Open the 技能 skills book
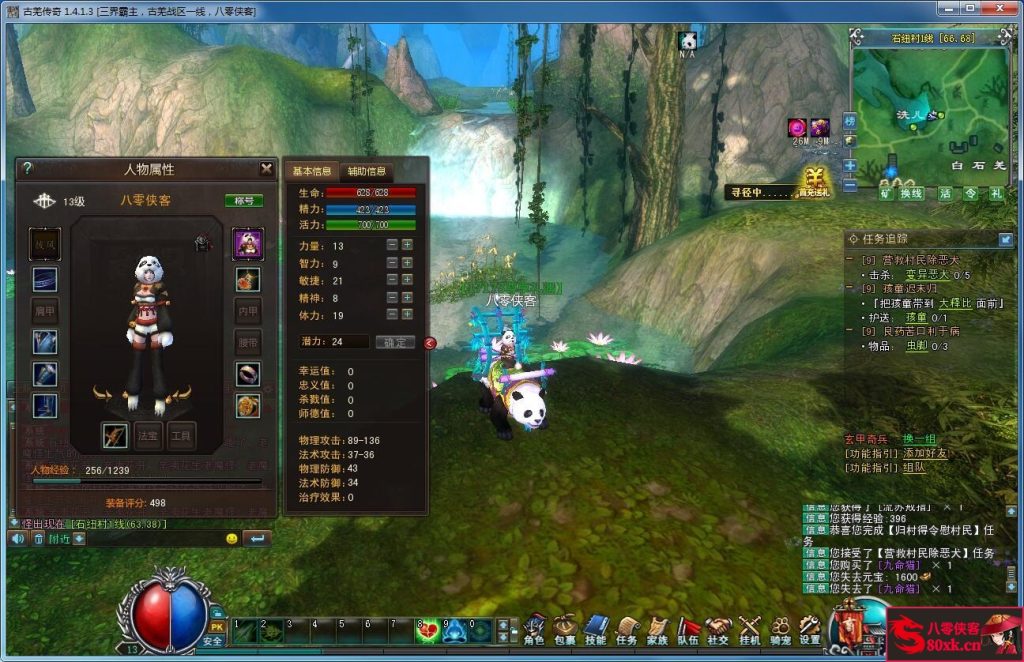The width and height of the screenshot is (1024, 662). (x=596, y=630)
